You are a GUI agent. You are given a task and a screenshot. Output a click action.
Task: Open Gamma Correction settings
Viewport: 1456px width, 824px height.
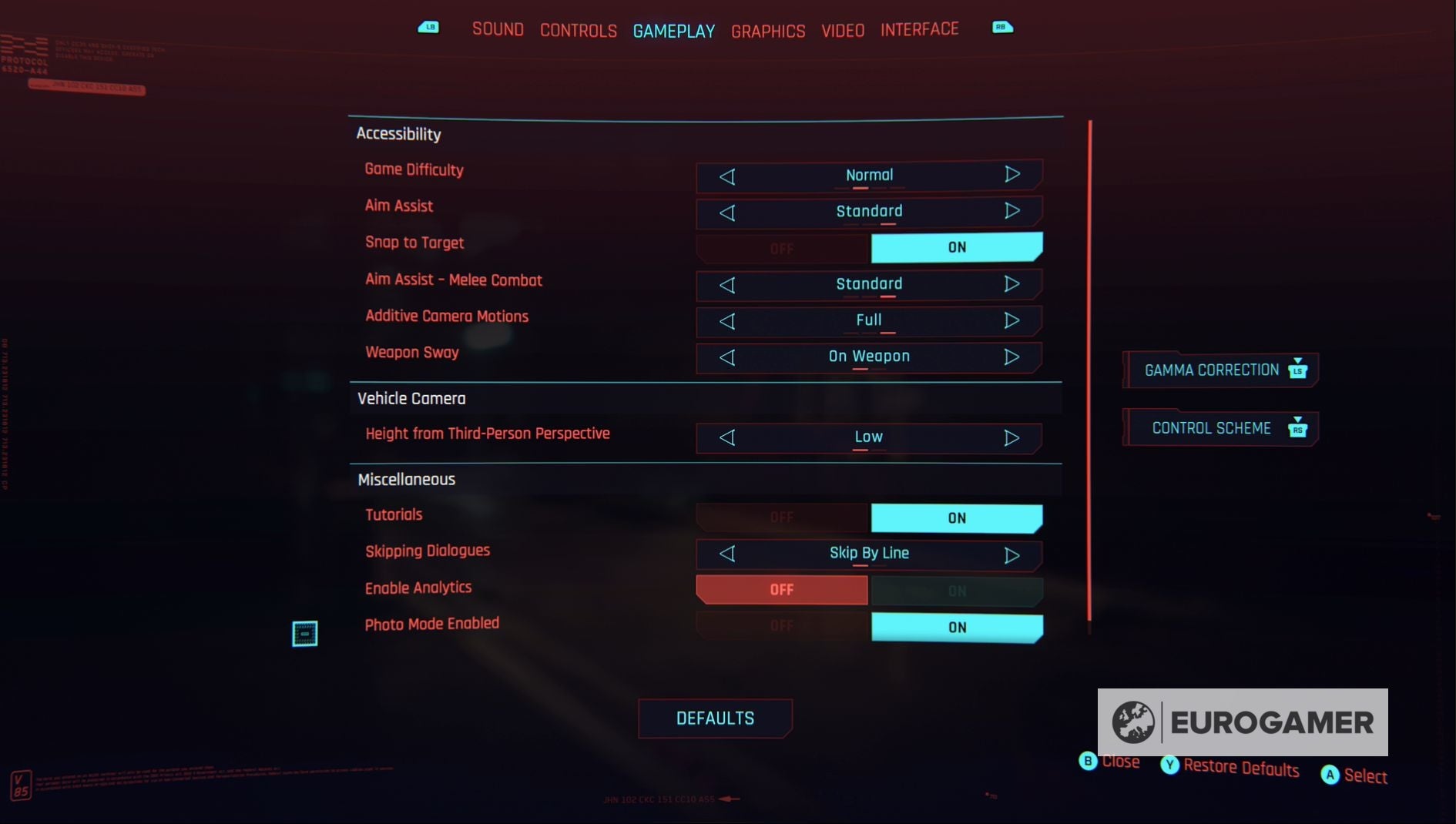[x=1211, y=370]
